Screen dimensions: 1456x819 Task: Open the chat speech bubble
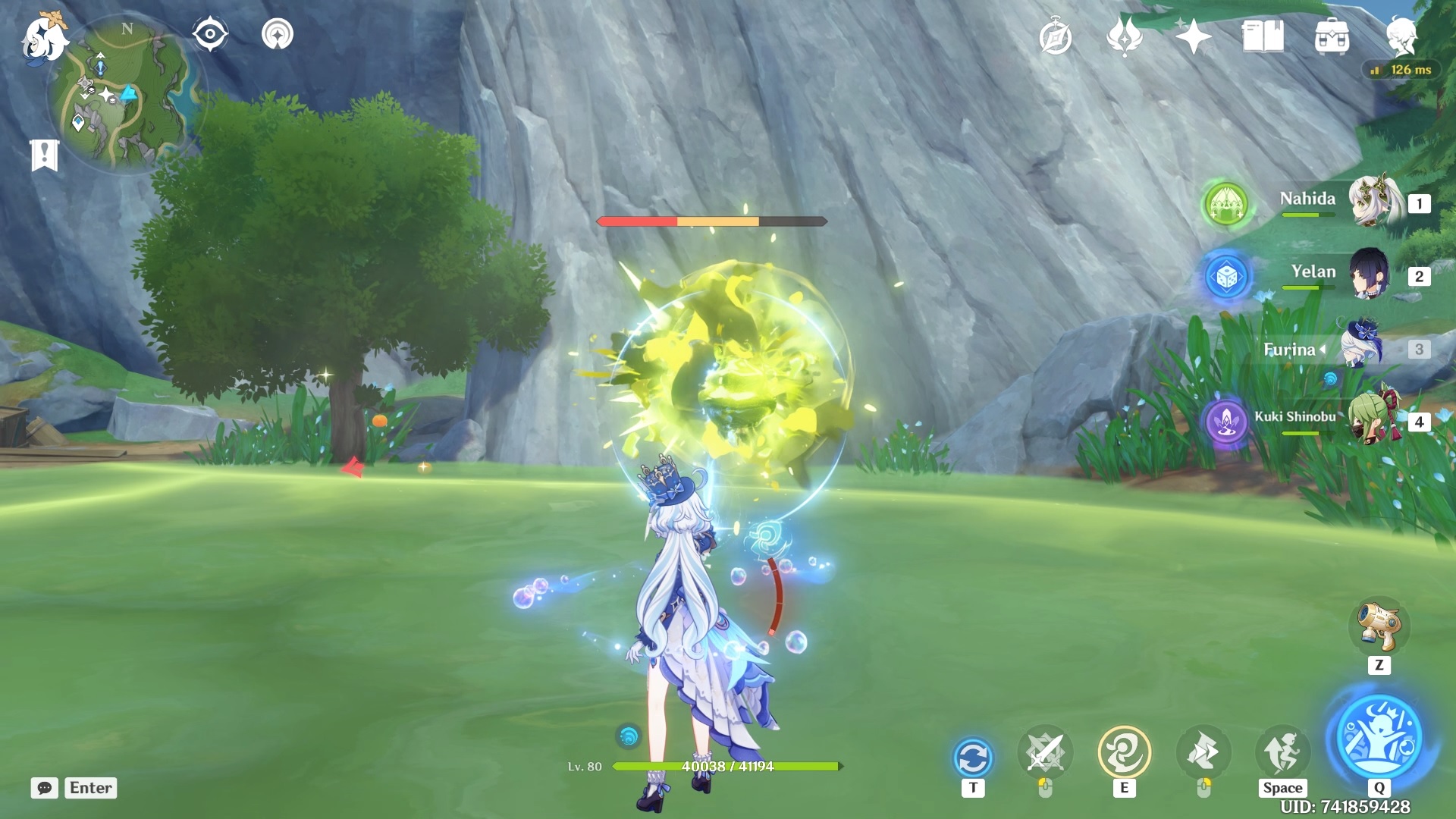45,788
